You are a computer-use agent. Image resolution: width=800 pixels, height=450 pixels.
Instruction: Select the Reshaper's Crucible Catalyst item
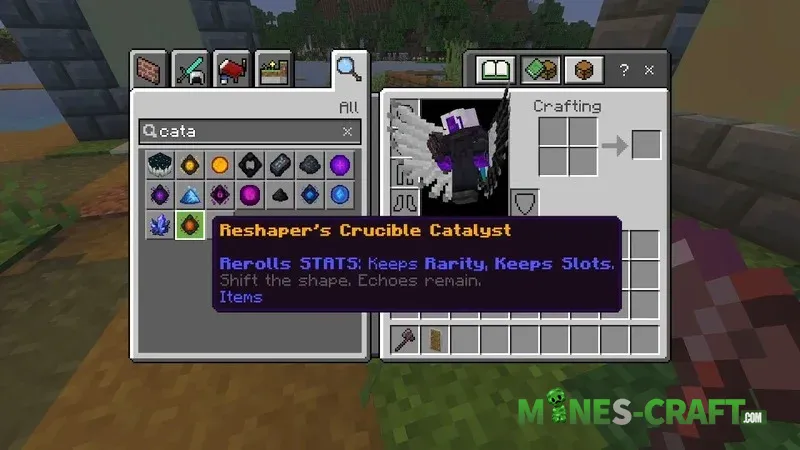(190, 225)
